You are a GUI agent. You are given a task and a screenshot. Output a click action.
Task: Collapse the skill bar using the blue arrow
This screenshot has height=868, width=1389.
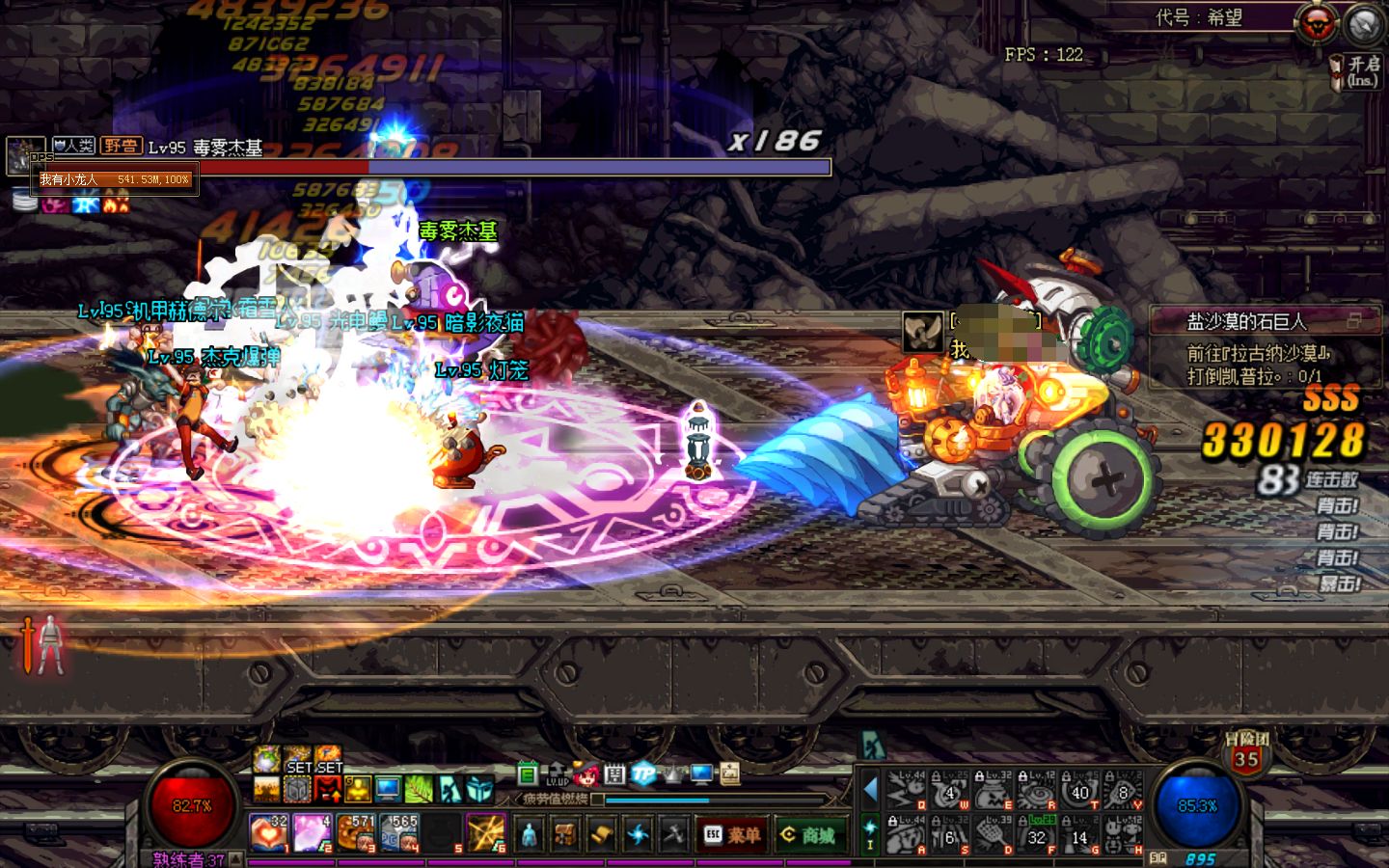(x=871, y=788)
